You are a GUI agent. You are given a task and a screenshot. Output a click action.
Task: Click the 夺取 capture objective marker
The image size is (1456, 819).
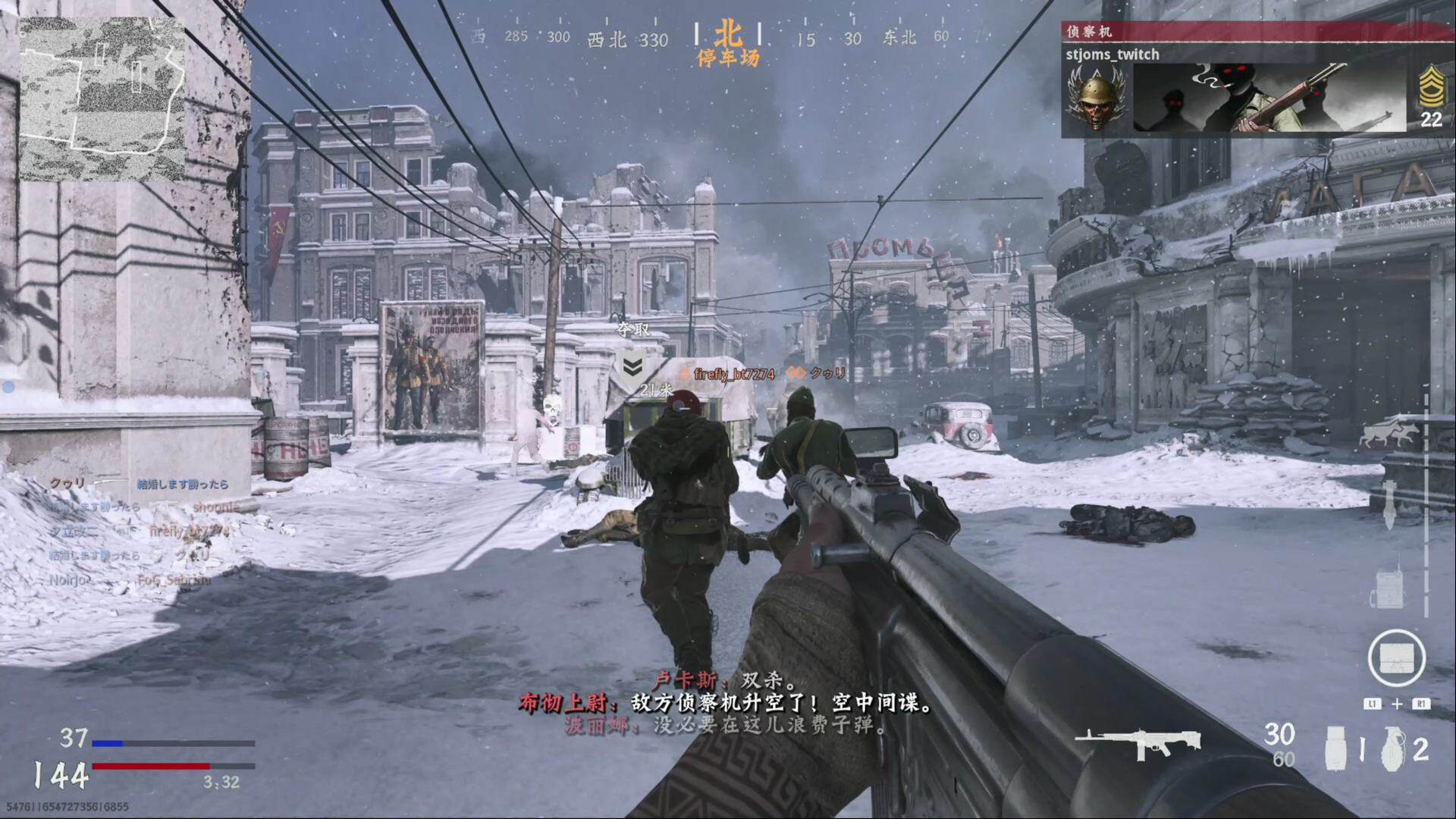(x=632, y=366)
